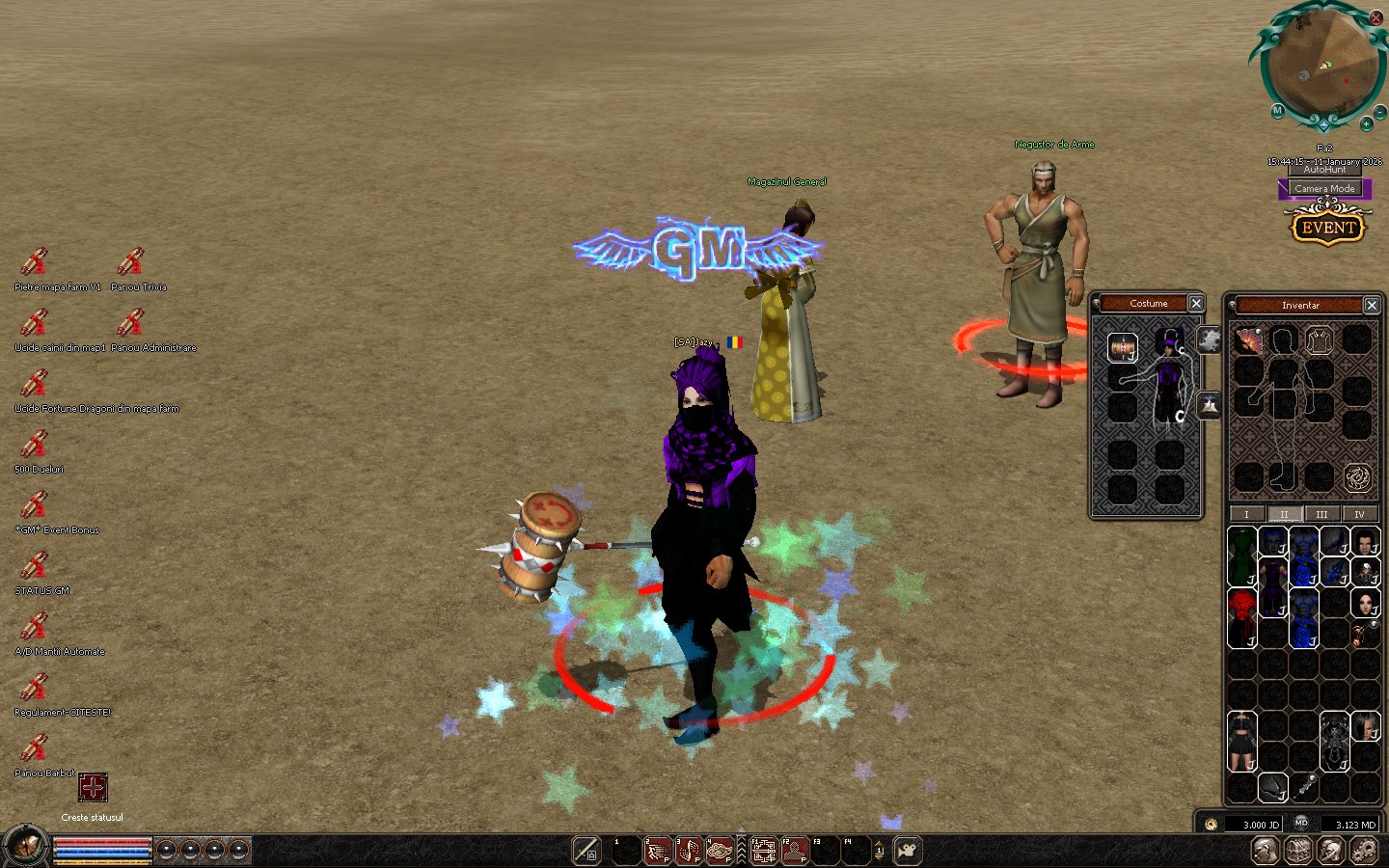The height and width of the screenshot is (868, 1389).
Task: Click the camera icon on the hotbar
Action: [907, 851]
